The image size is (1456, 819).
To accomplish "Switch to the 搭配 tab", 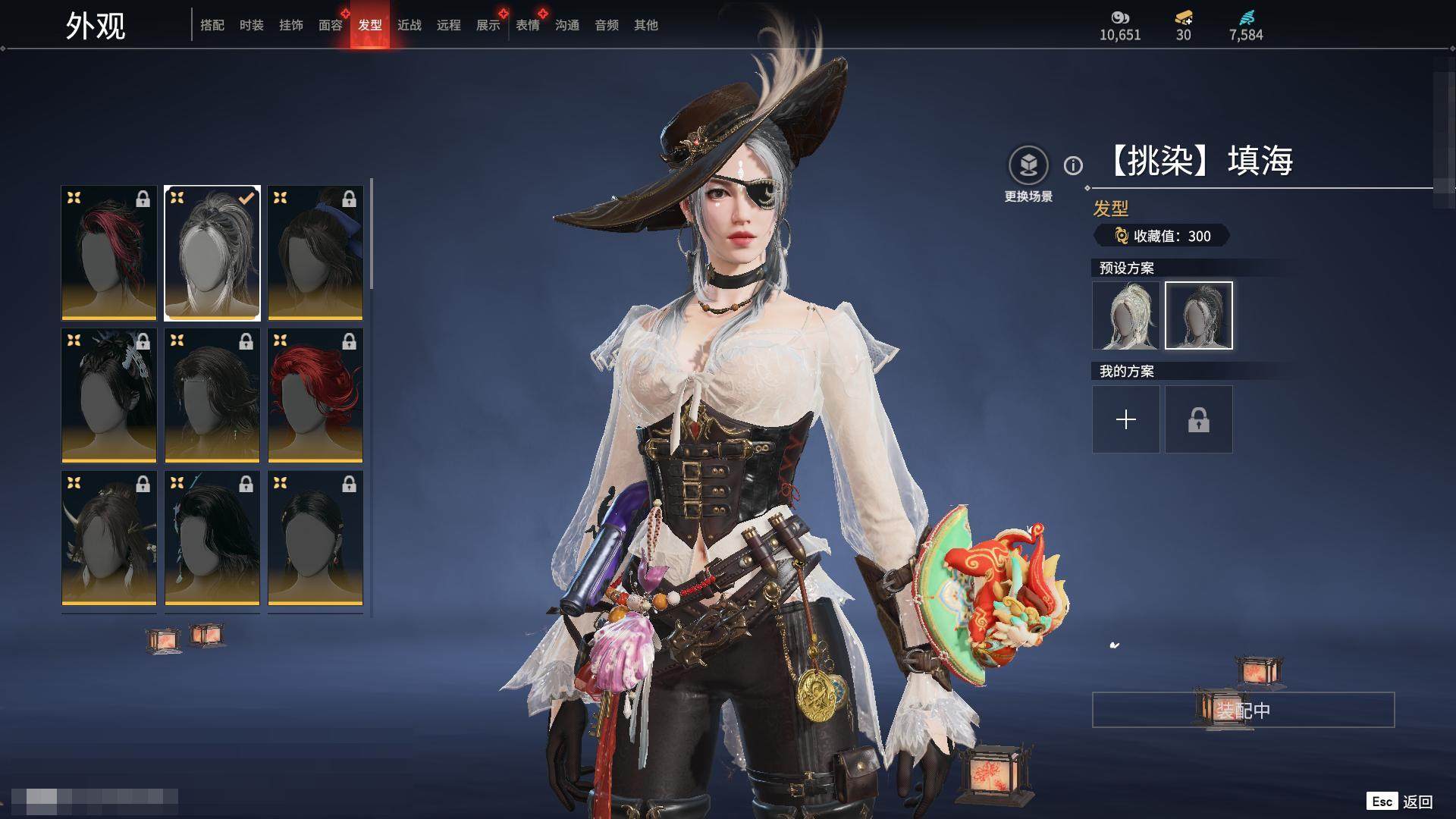I will [212, 25].
